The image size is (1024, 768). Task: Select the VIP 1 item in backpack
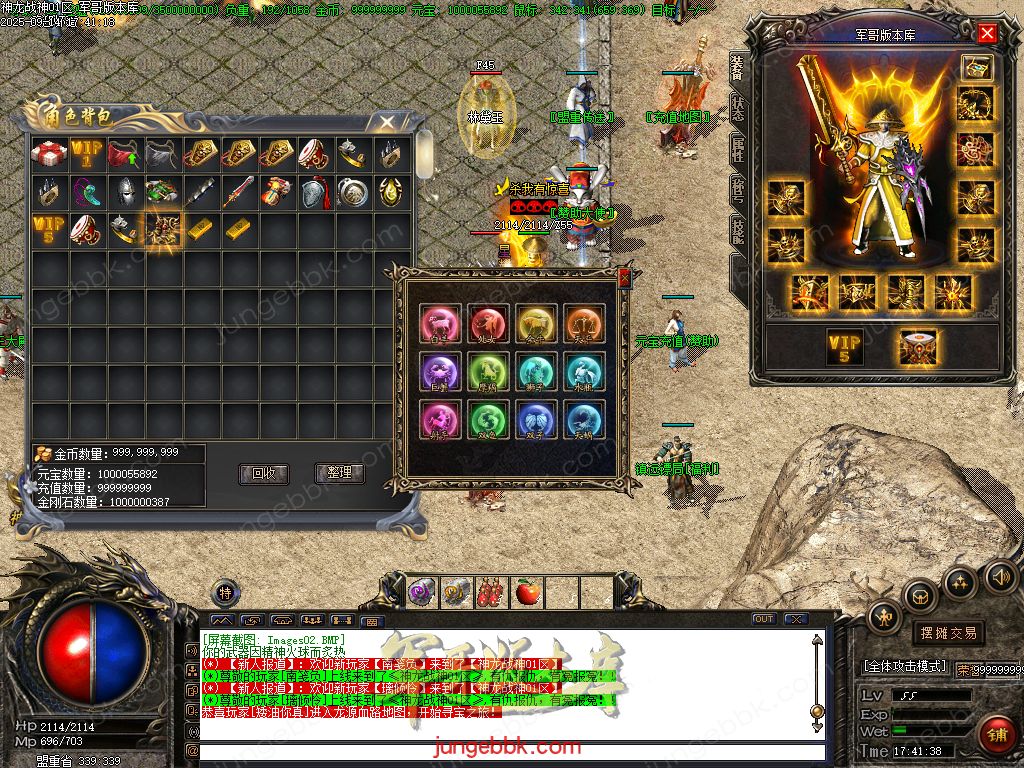(x=87, y=154)
